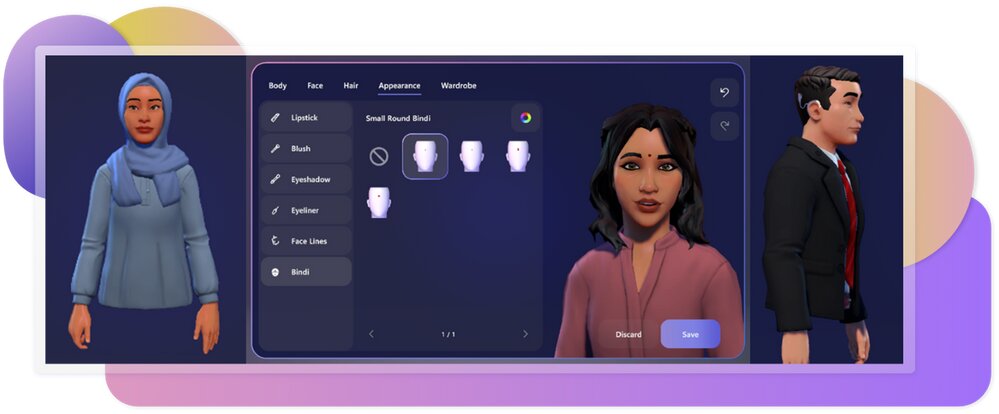The width and height of the screenshot is (999, 414).
Task: Choose the no-bindi option
Action: [x=379, y=156]
